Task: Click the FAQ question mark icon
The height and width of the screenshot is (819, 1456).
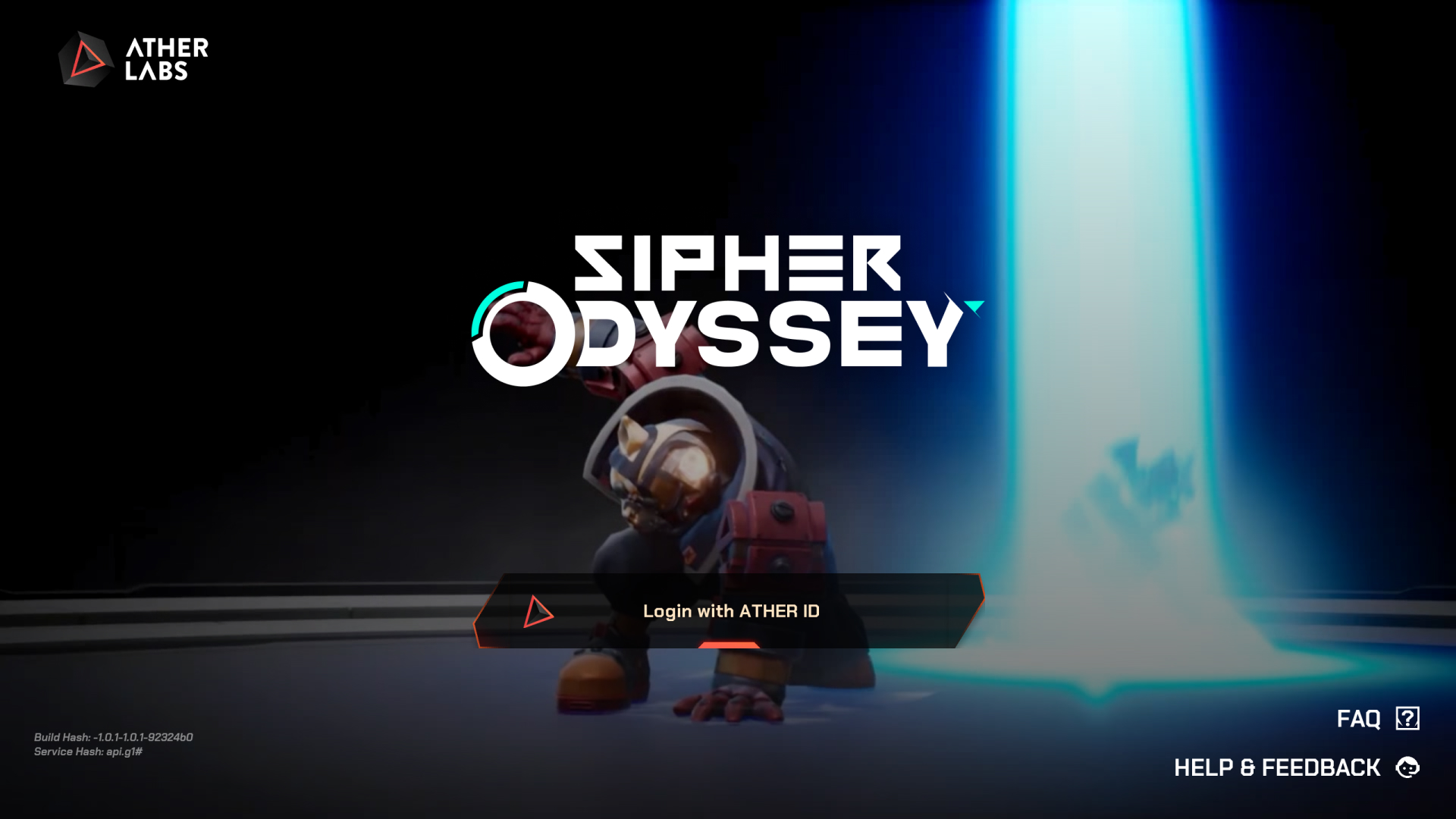Action: (1407, 718)
